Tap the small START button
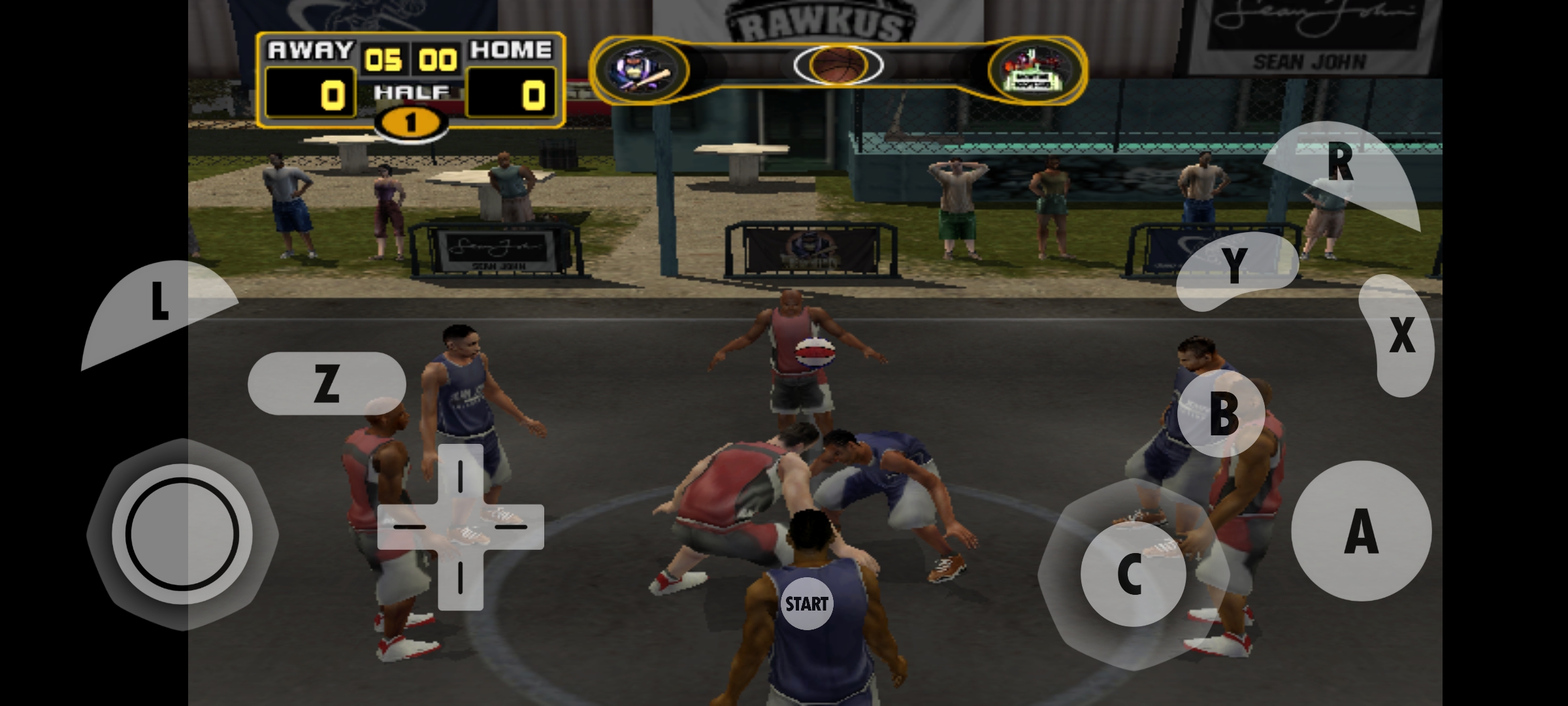 pos(807,604)
